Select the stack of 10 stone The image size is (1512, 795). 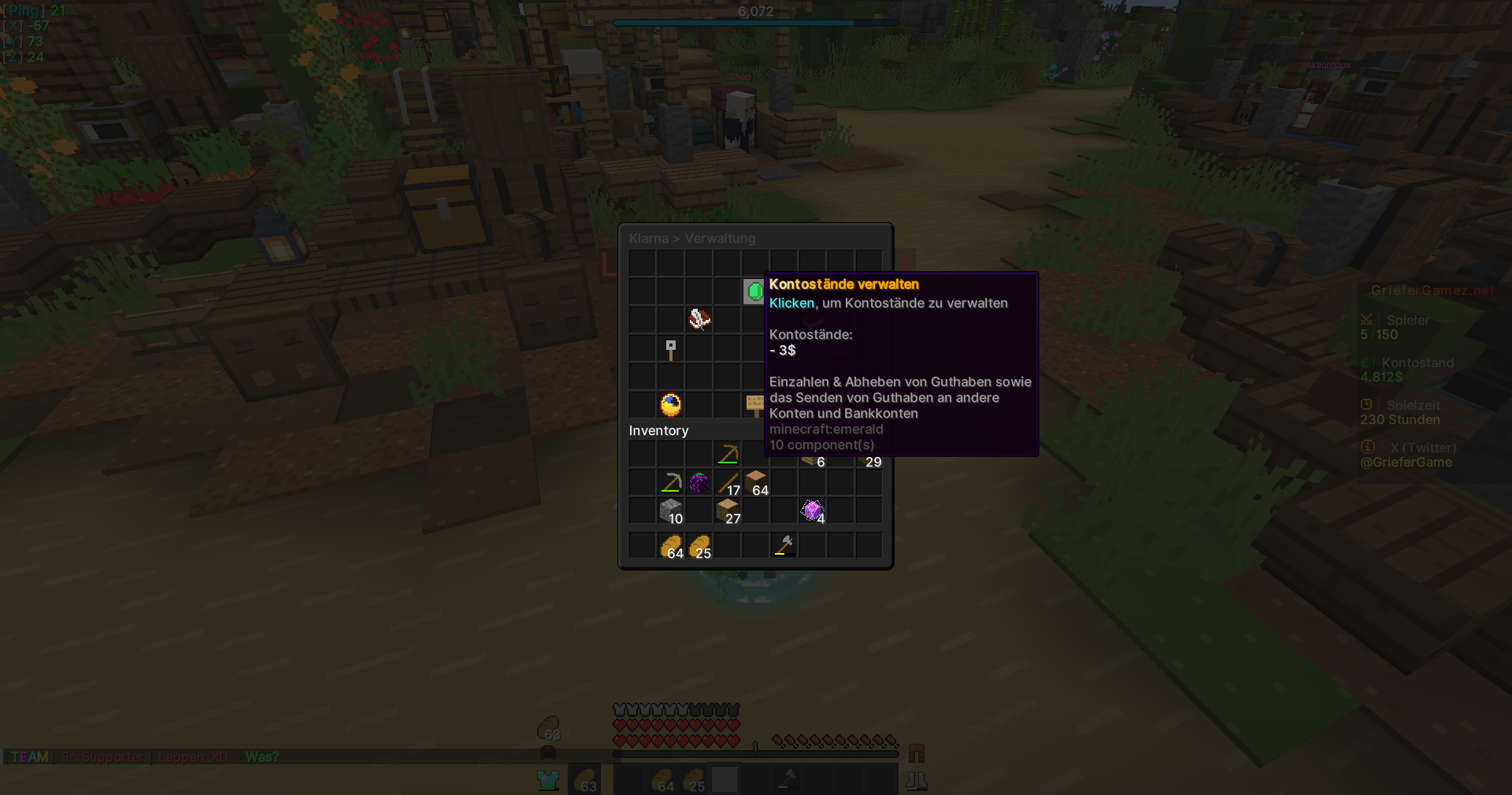pyautogui.click(x=671, y=511)
